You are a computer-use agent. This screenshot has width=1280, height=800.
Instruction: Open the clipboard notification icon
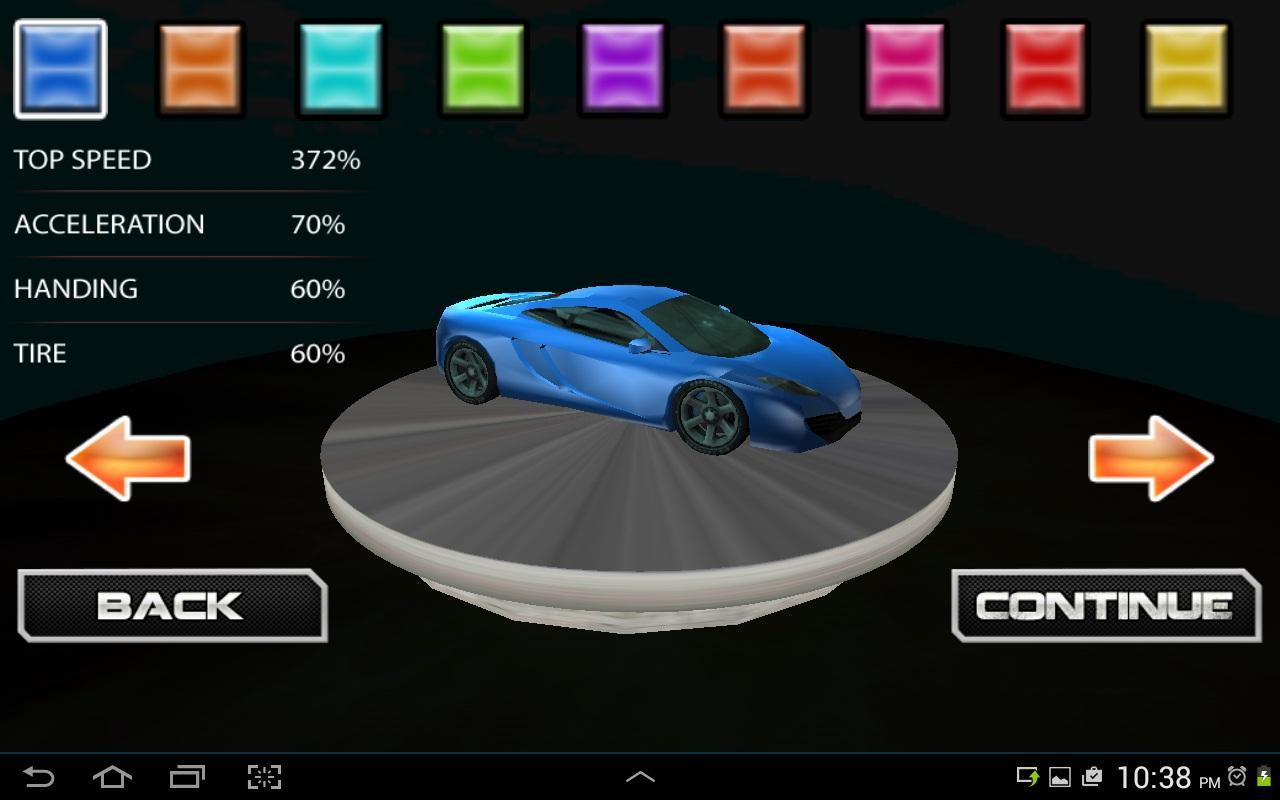point(1092,777)
